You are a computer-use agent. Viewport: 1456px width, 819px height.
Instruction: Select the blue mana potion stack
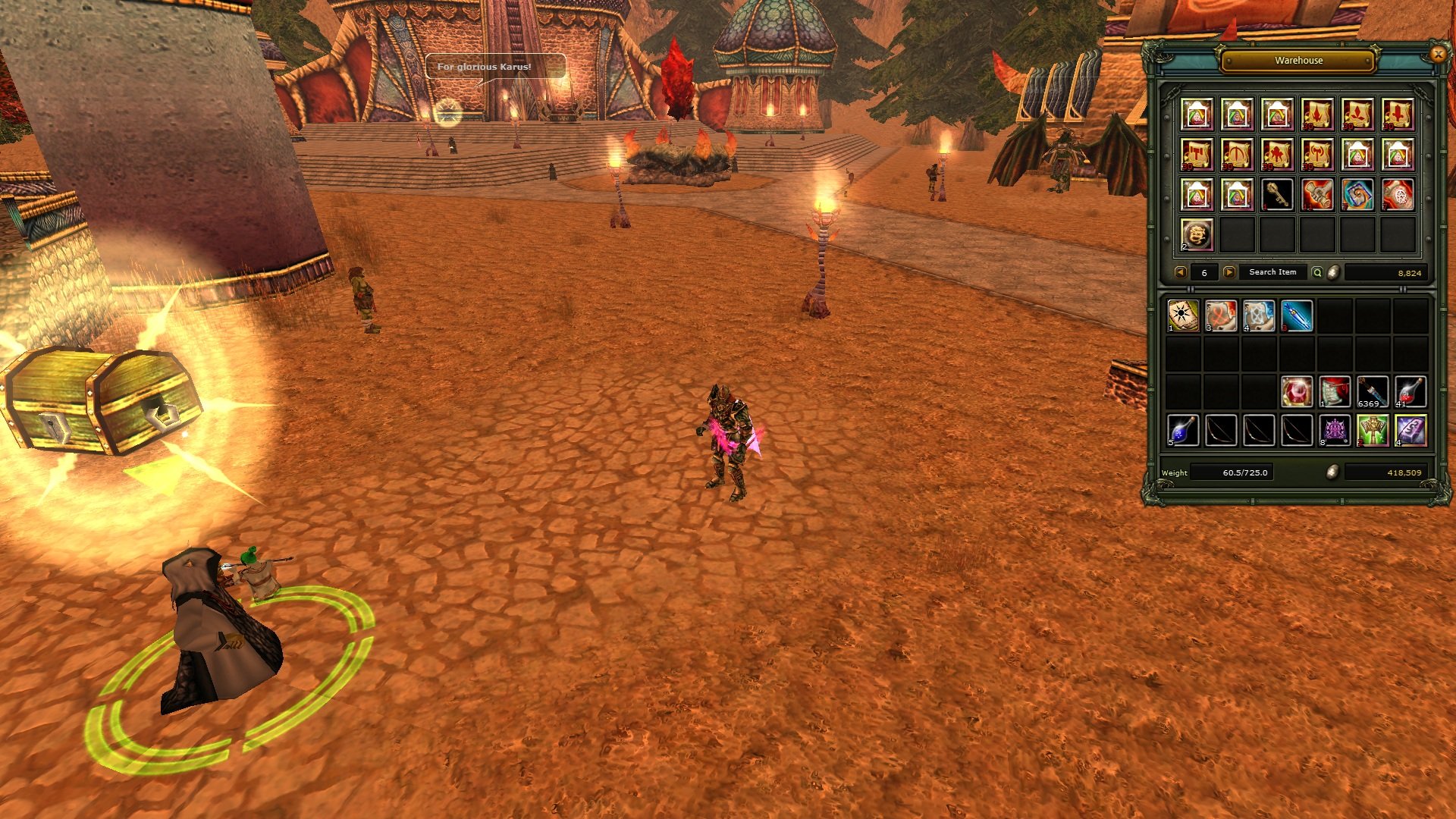(1183, 430)
